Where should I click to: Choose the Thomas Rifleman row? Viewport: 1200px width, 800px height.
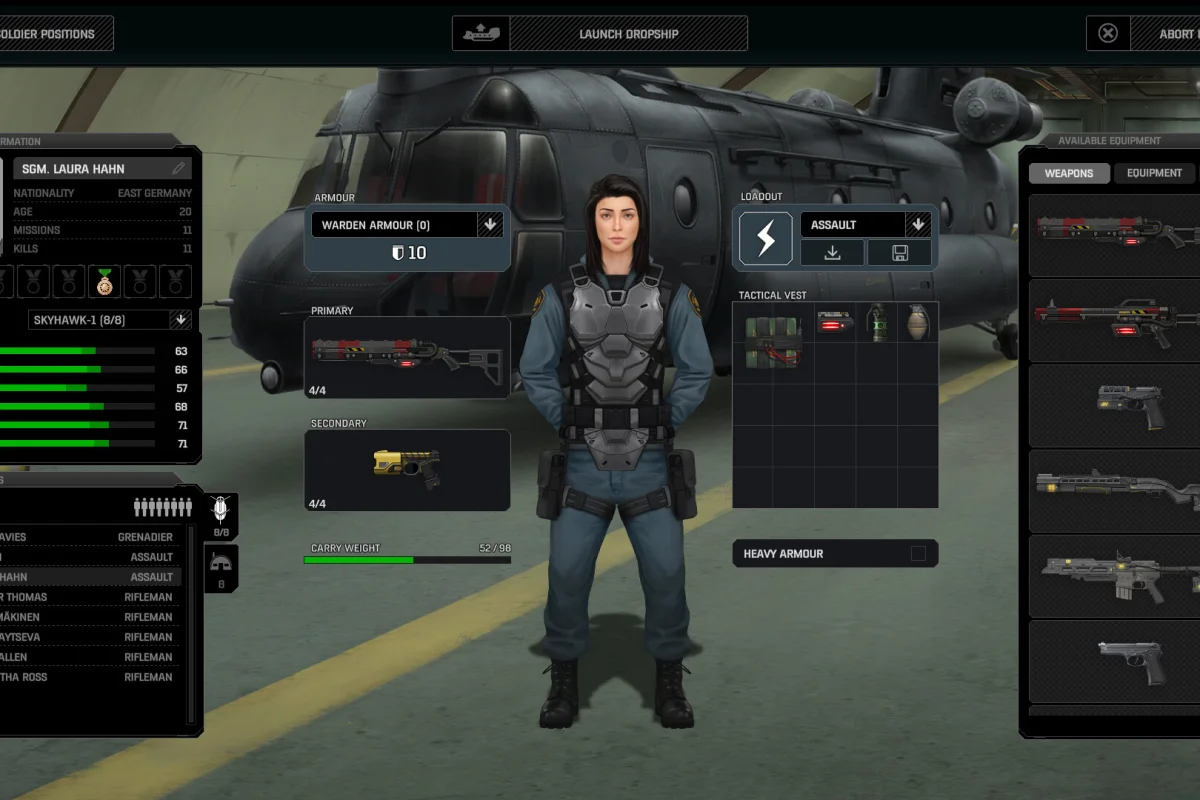click(x=90, y=597)
